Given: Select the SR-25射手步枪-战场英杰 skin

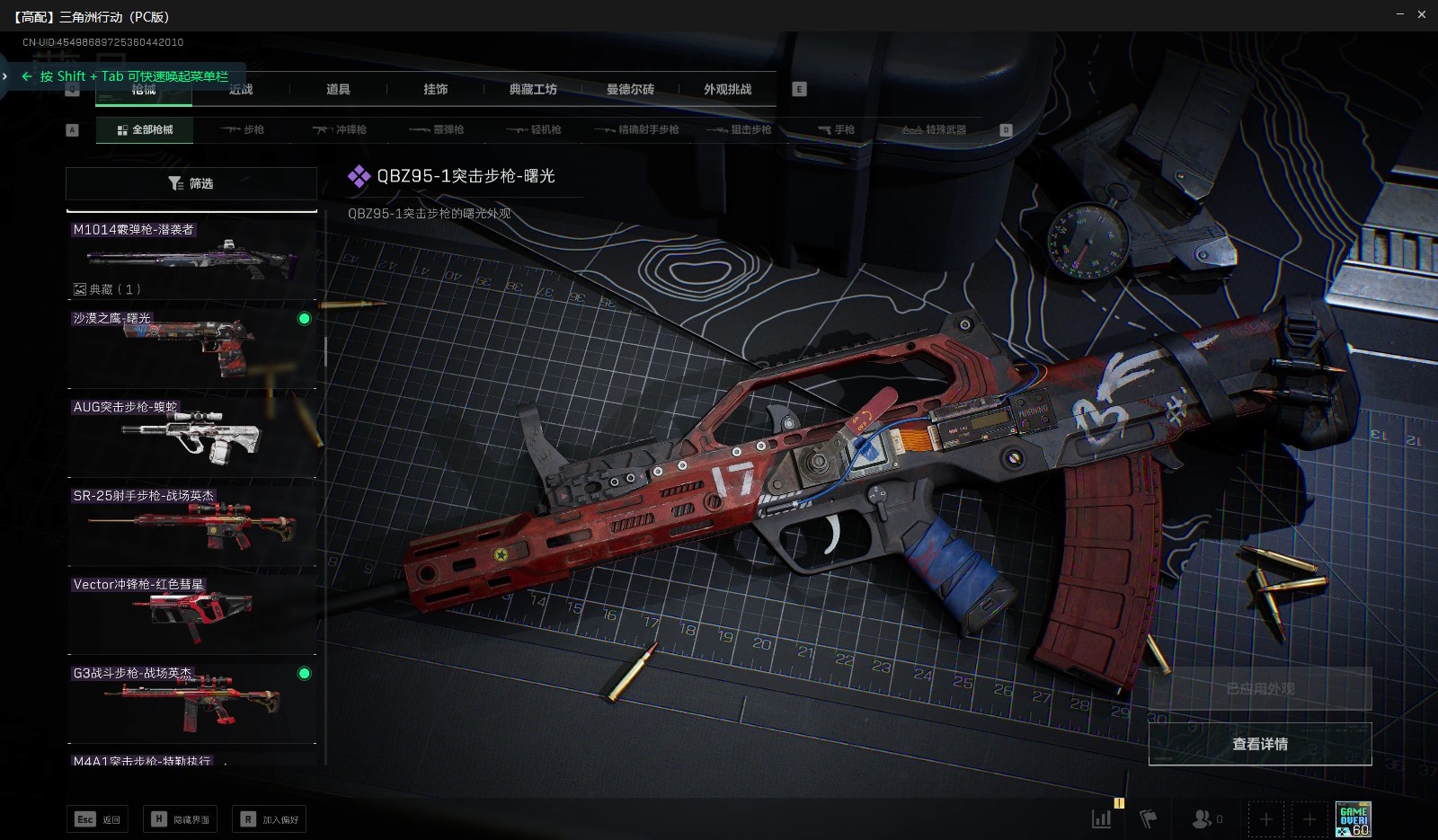Looking at the screenshot, I should click(191, 525).
